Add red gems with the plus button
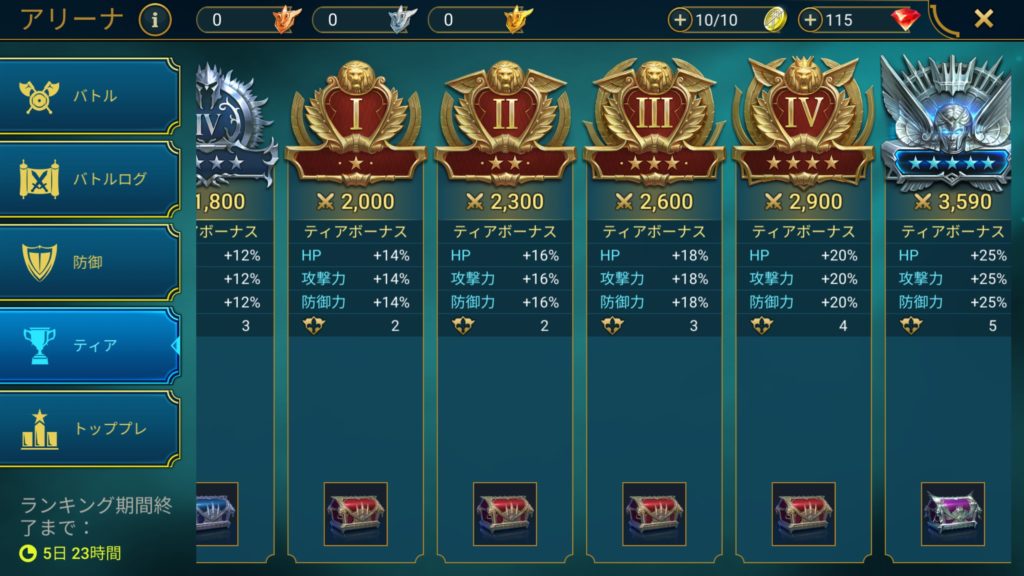The width and height of the screenshot is (1024, 576). pos(811,20)
